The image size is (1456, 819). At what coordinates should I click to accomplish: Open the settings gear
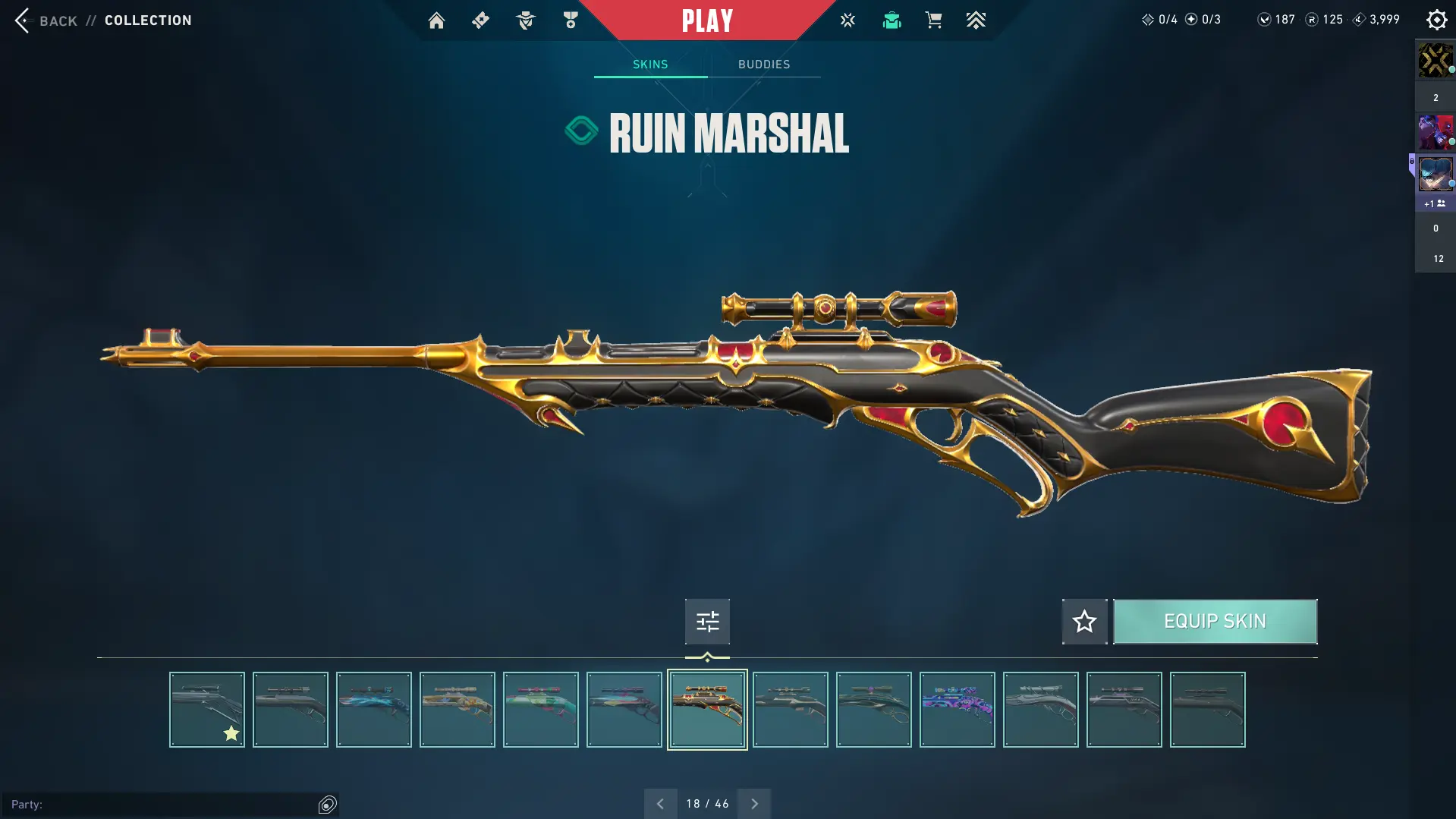coord(1436,20)
